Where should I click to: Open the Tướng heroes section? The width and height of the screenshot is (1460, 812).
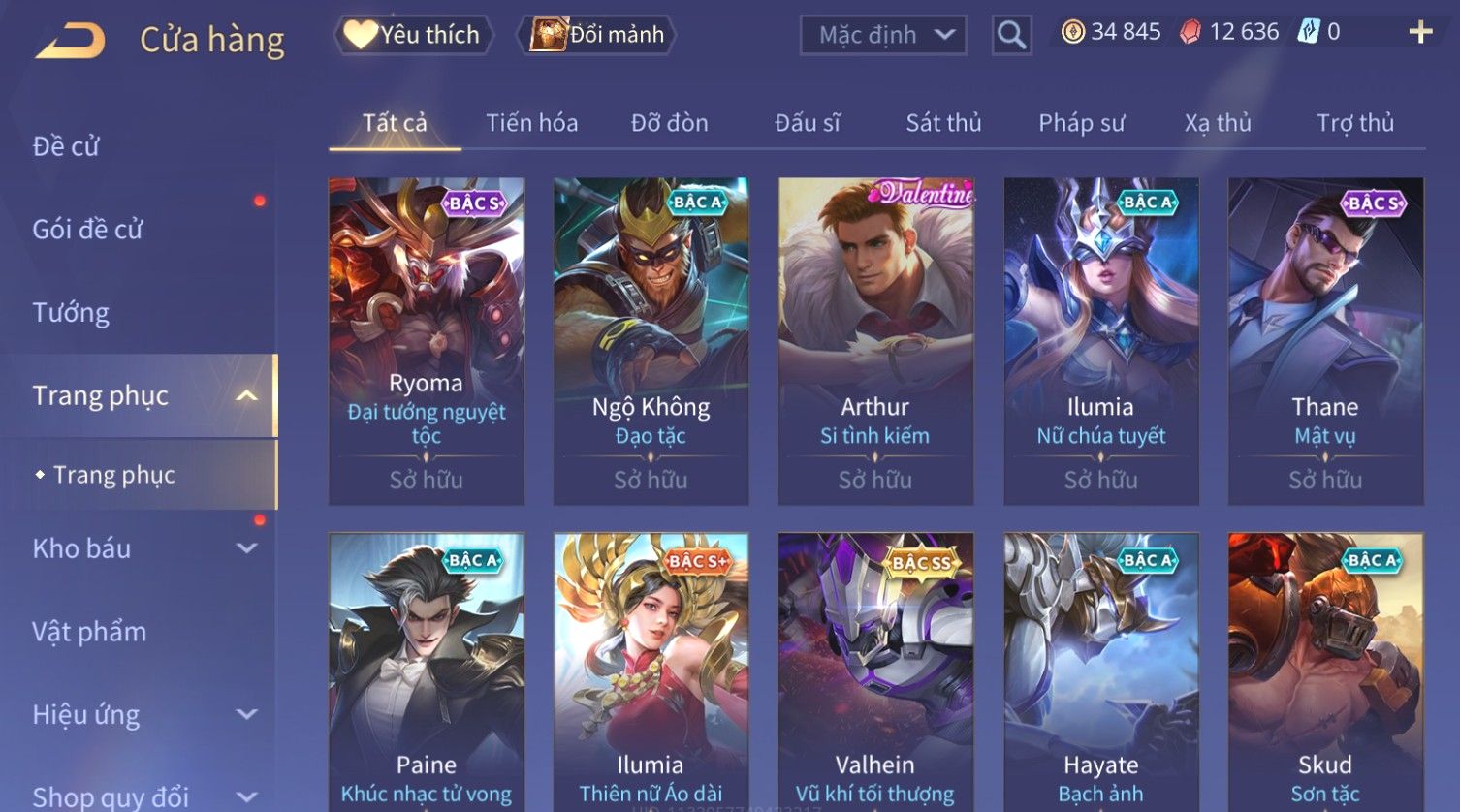[x=71, y=313]
